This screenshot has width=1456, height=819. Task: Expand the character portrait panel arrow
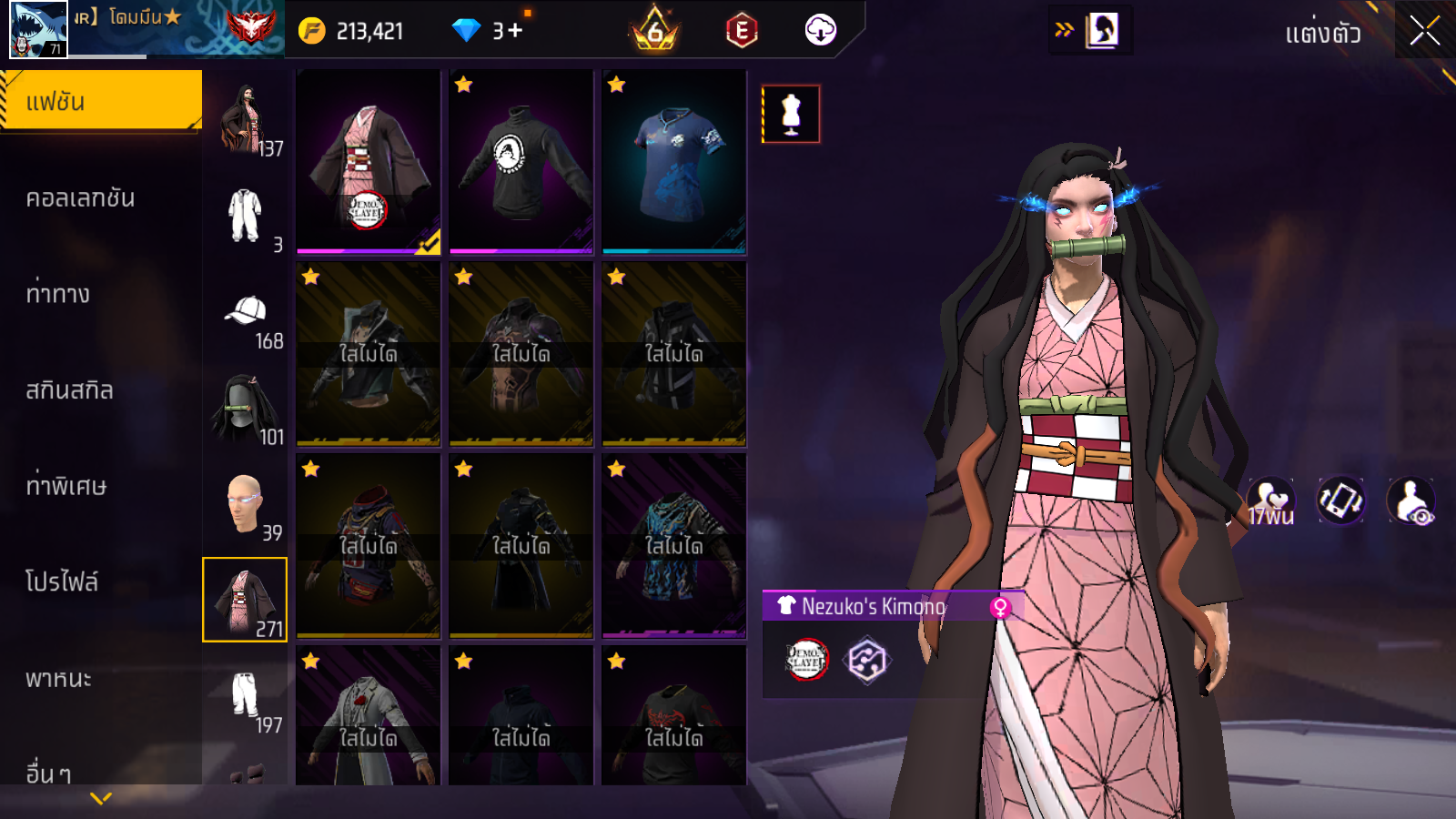[x=1064, y=30]
